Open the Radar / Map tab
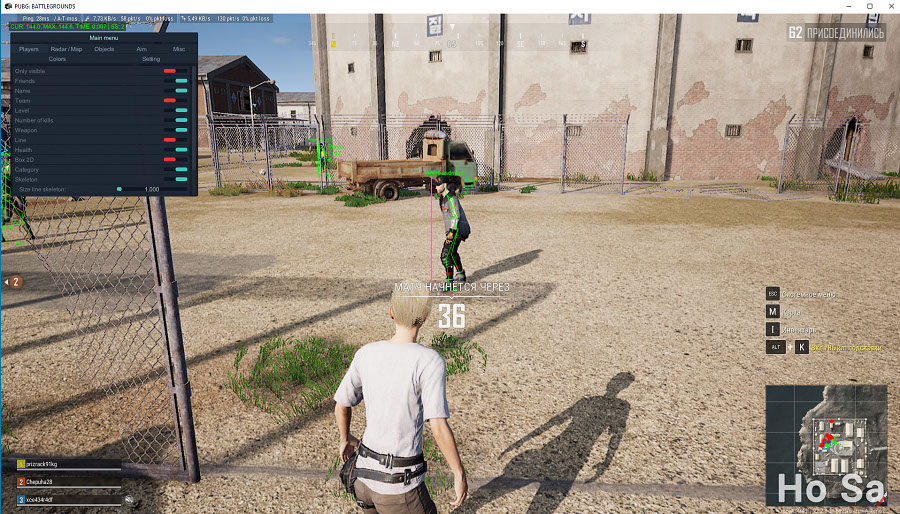The width and height of the screenshot is (900, 514). pyautogui.click(x=66, y=48)
